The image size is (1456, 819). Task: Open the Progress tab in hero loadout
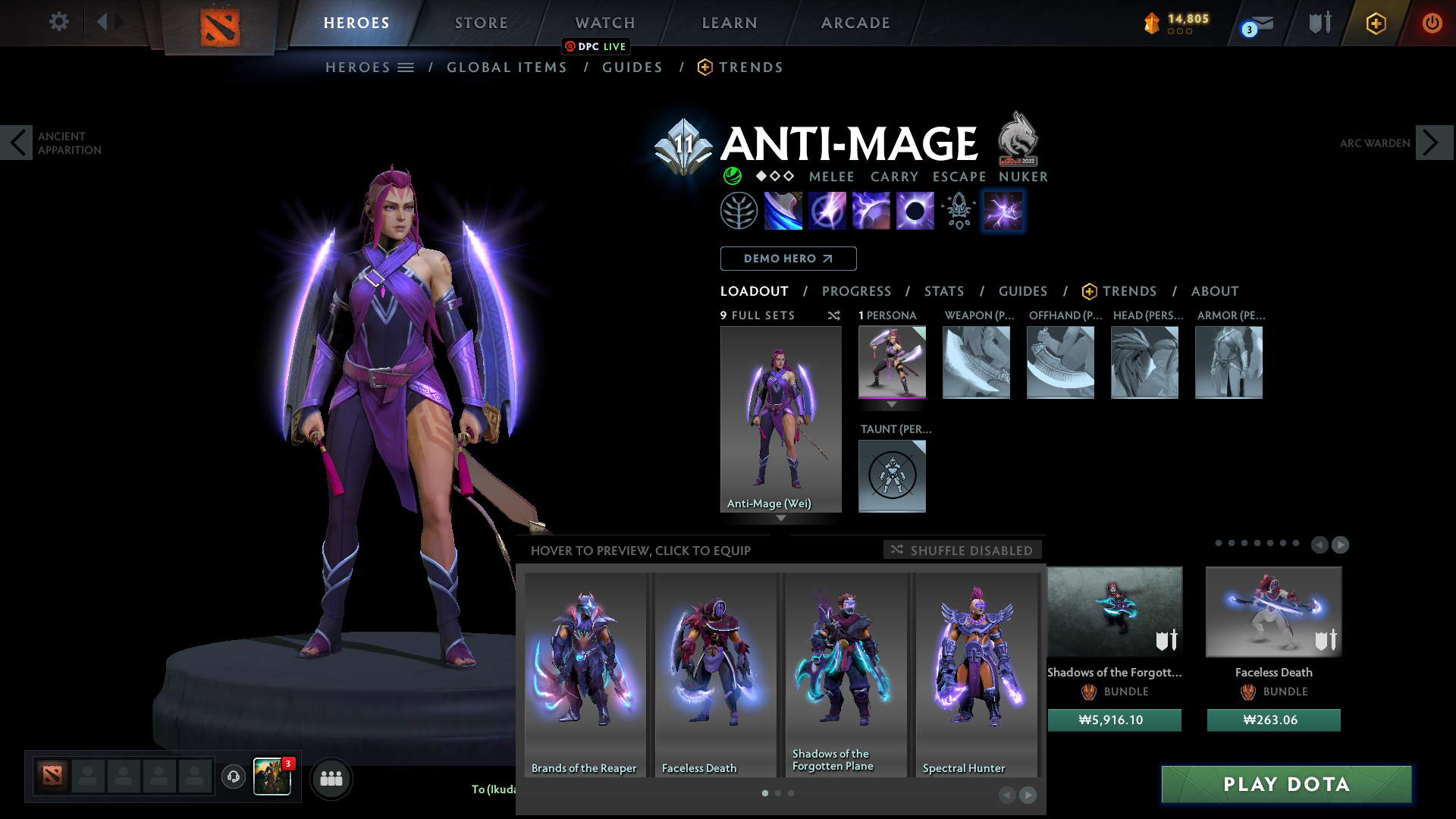[857, 291]
